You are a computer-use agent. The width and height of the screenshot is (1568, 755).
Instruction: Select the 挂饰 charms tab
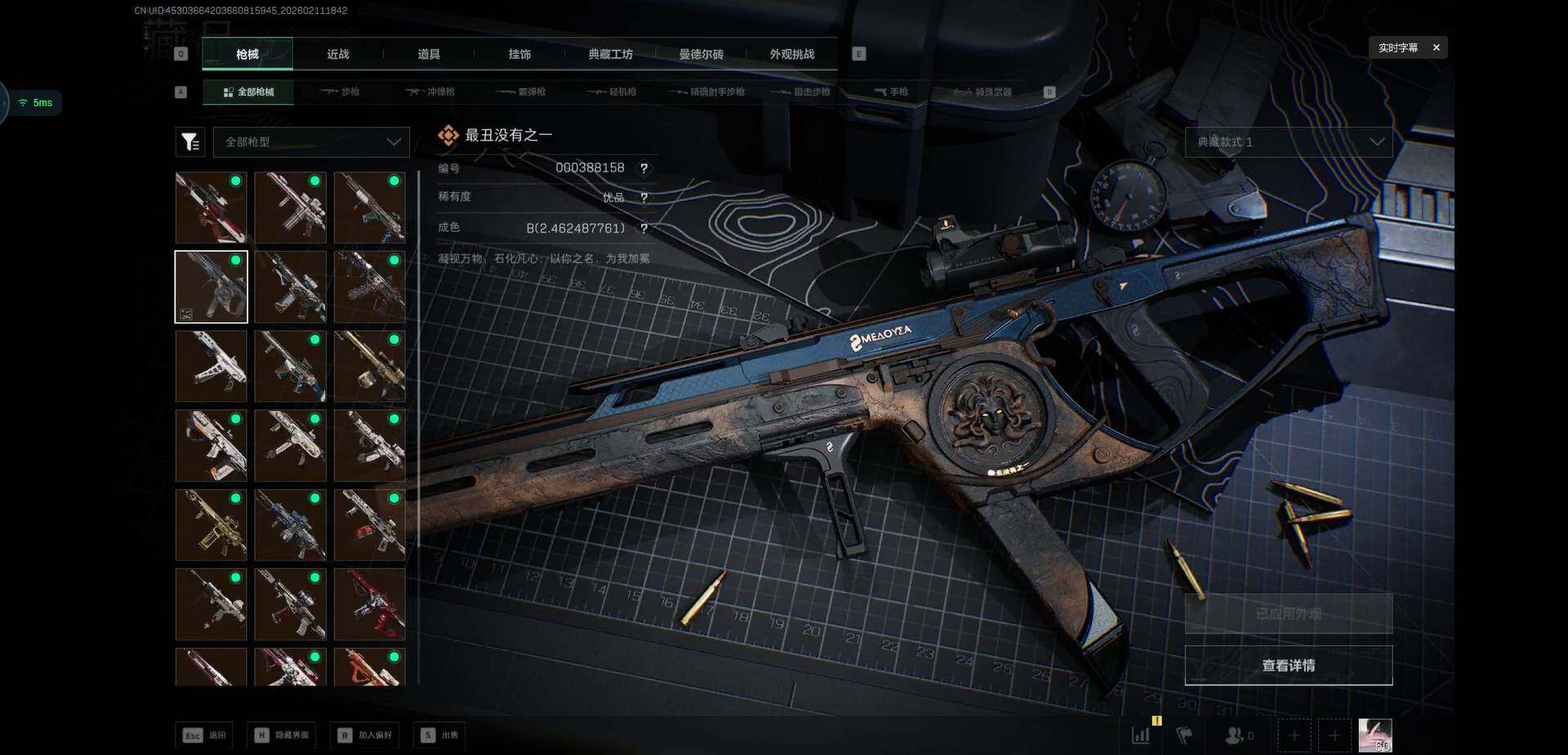[x=519, y=54]
